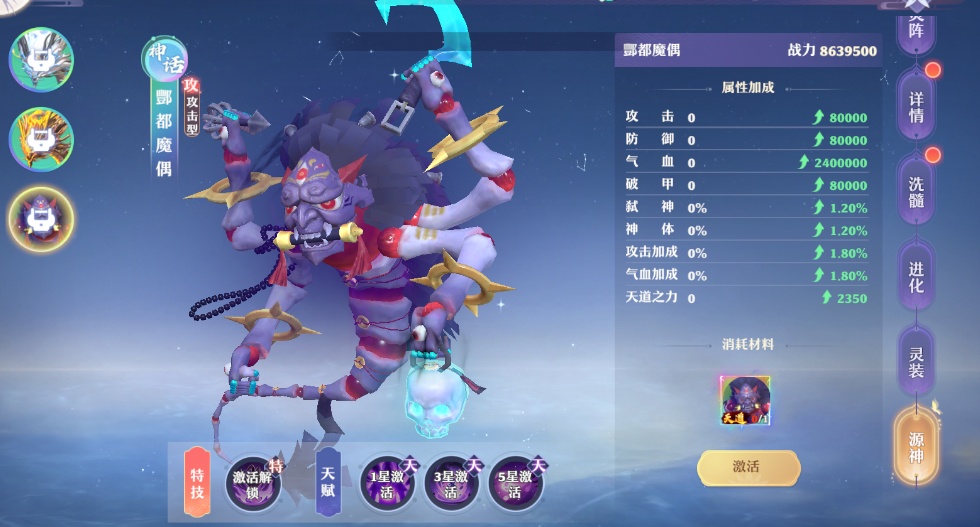Pick the purple demon portrait with gold ring
The image size is (980, 527).
[41, 218]
